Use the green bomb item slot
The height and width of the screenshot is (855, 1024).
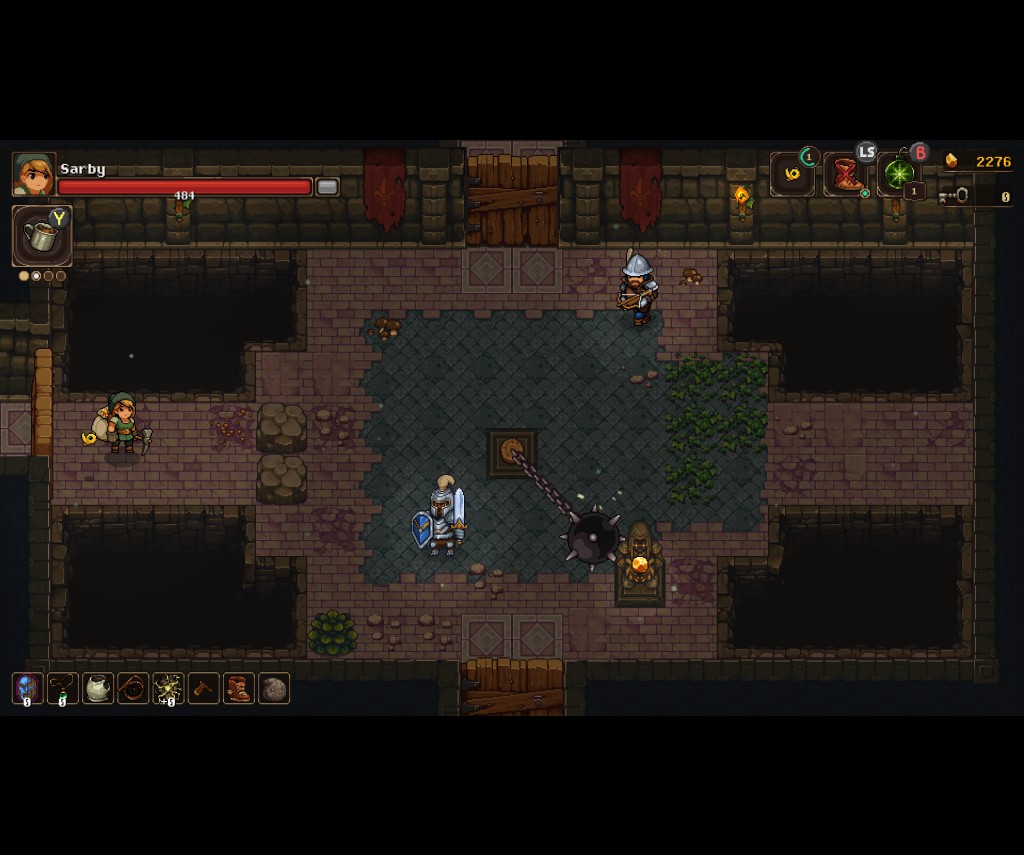pos(898,175)
